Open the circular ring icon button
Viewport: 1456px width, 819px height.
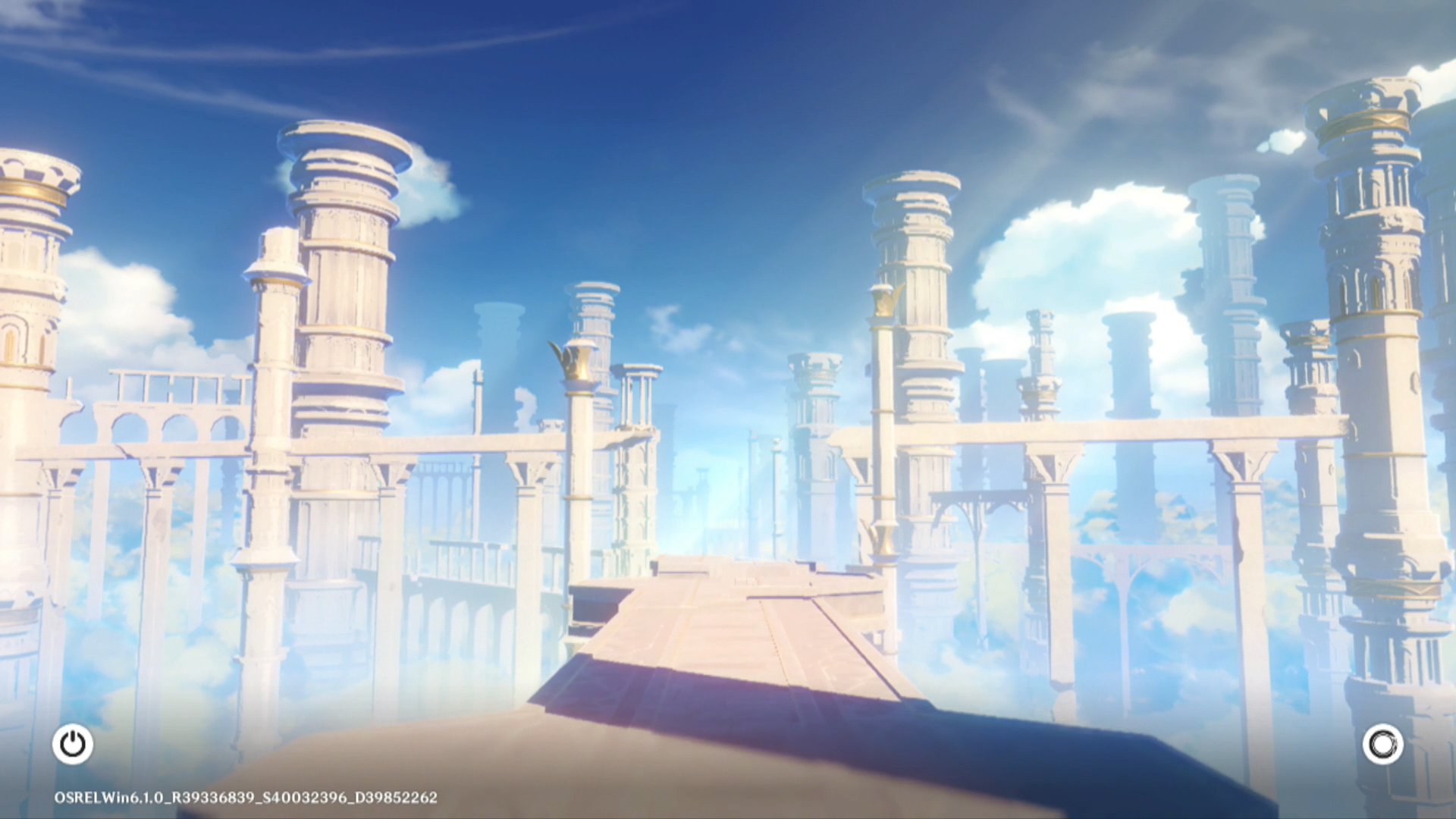[x=1382, y=744]
